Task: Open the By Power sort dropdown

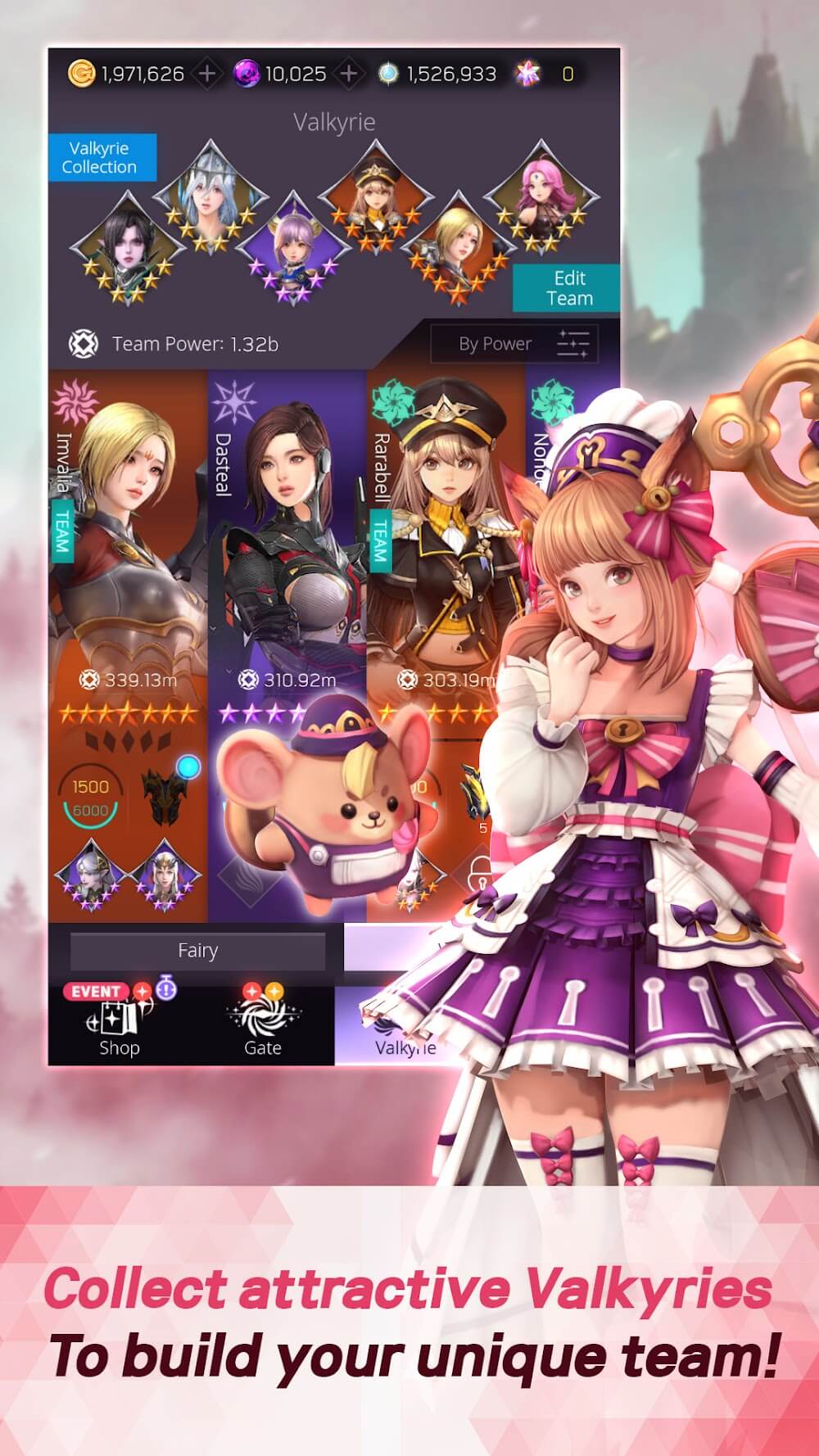Action: 514,344
